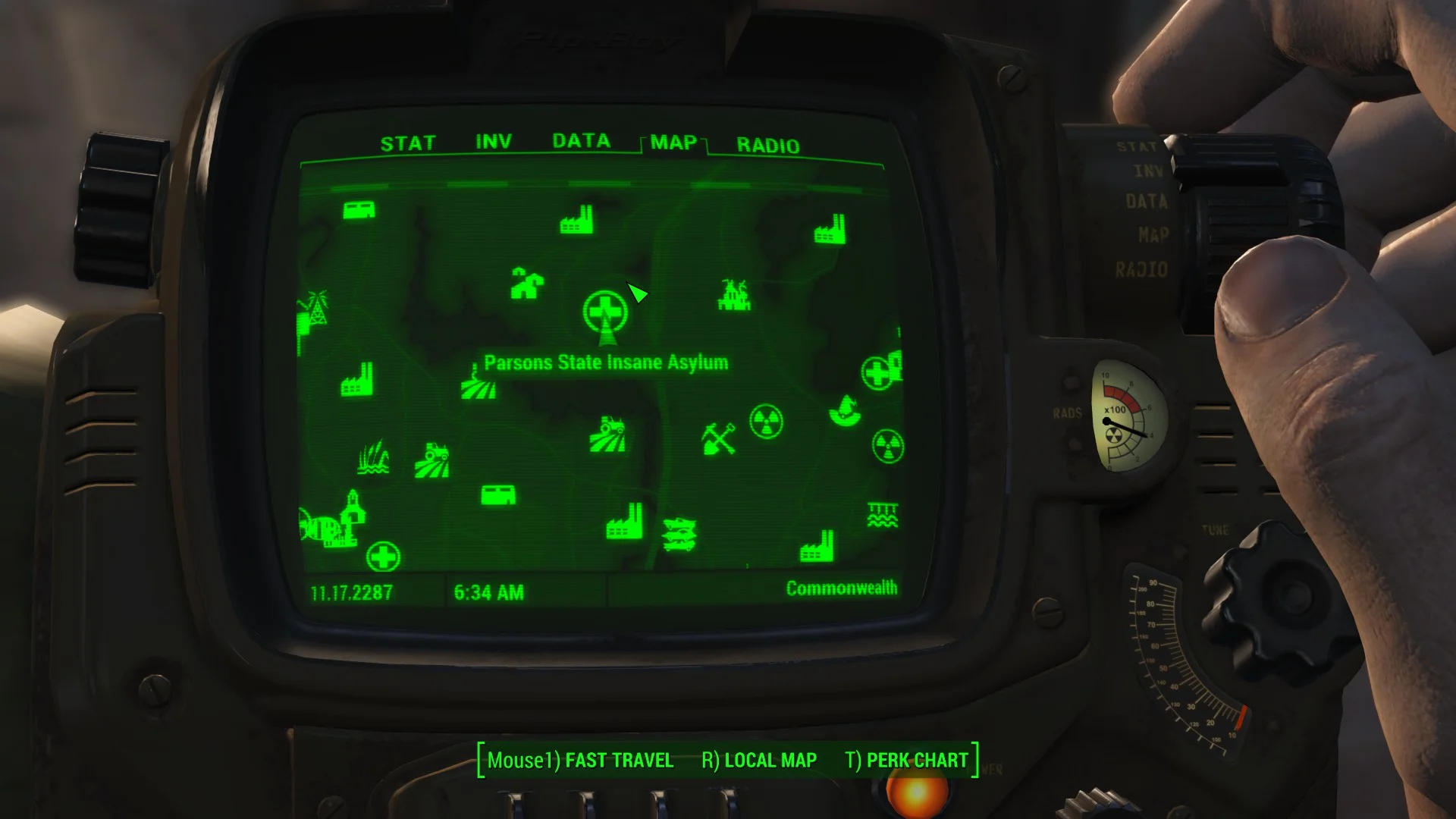Open the INV tab
The height and width of the screenshot is (819, 1456).
click(493, 140)
